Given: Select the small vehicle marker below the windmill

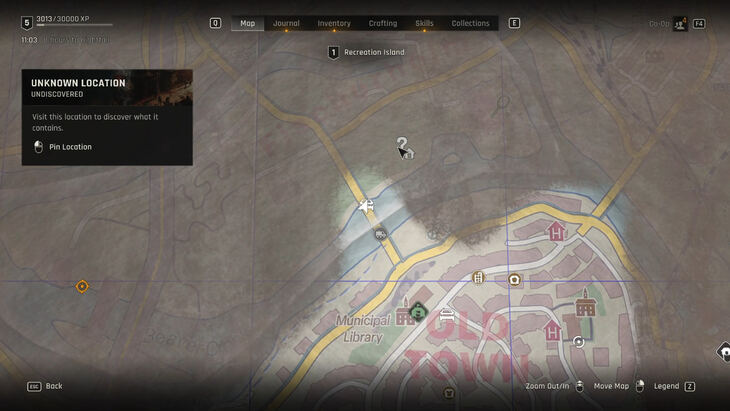Looking at the screenshot, I should click(x=380, y=234).
